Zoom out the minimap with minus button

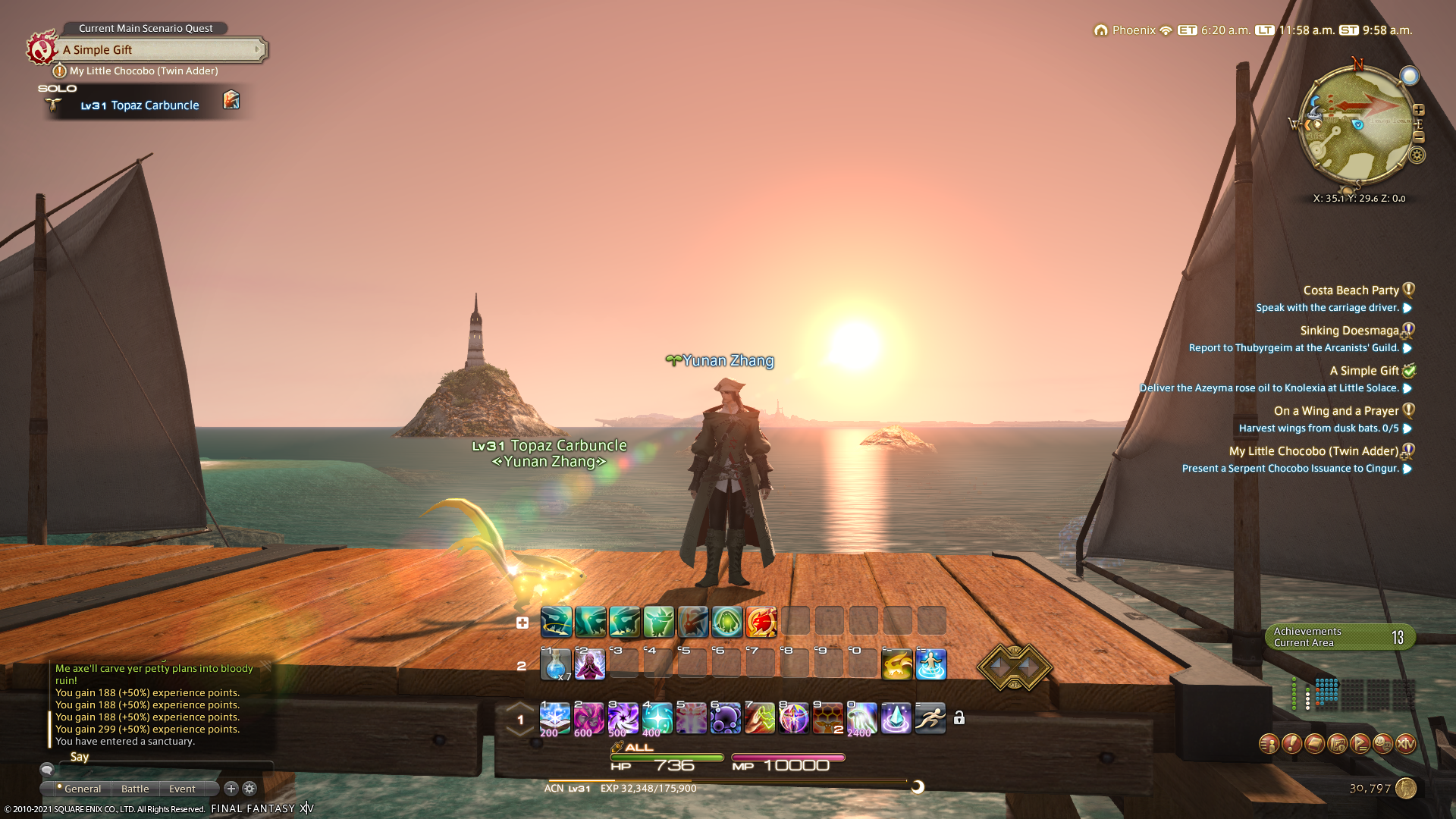click(x=1419, y=137)
